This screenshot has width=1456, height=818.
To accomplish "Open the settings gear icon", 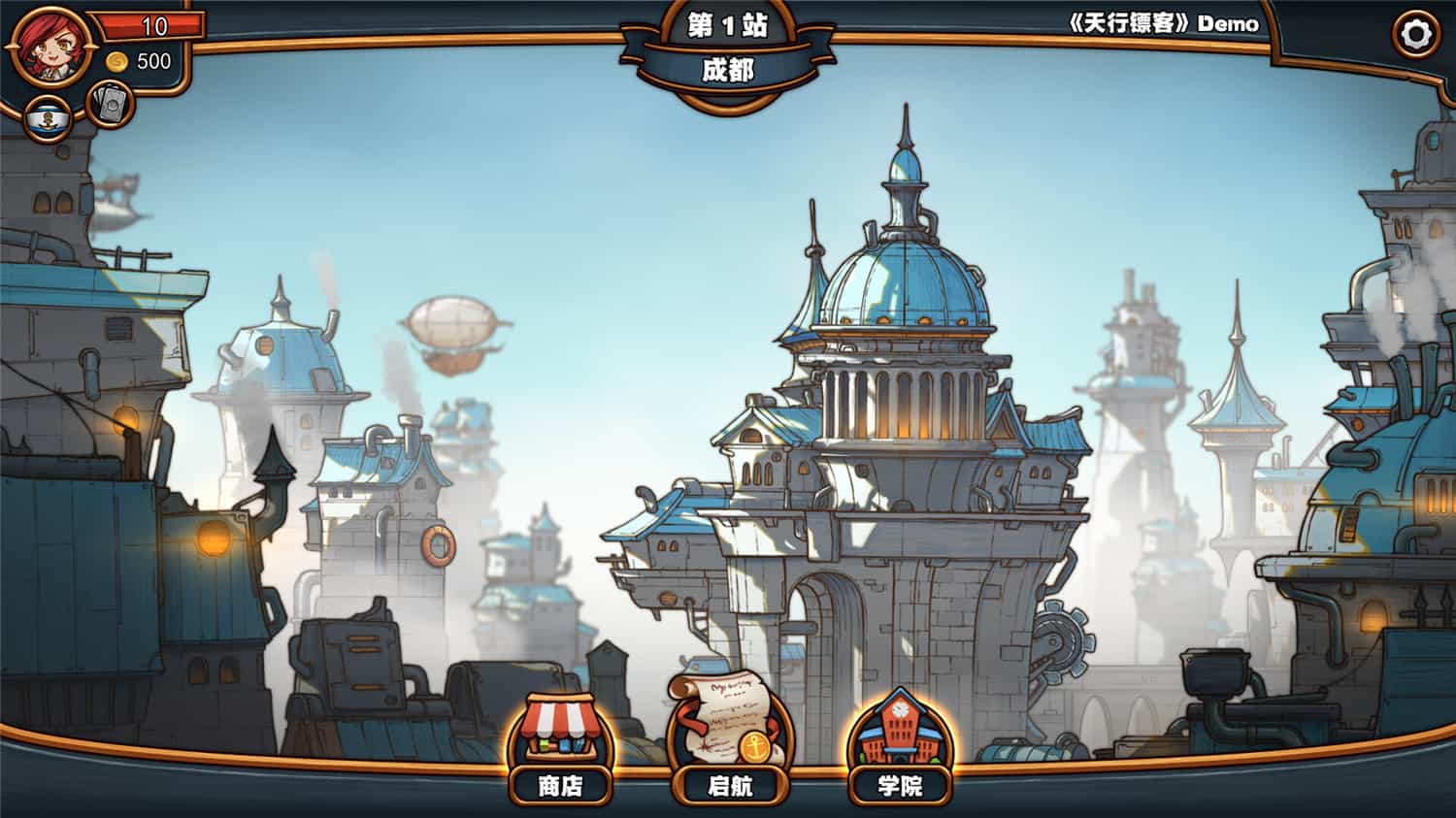I will click(1415, 34).
